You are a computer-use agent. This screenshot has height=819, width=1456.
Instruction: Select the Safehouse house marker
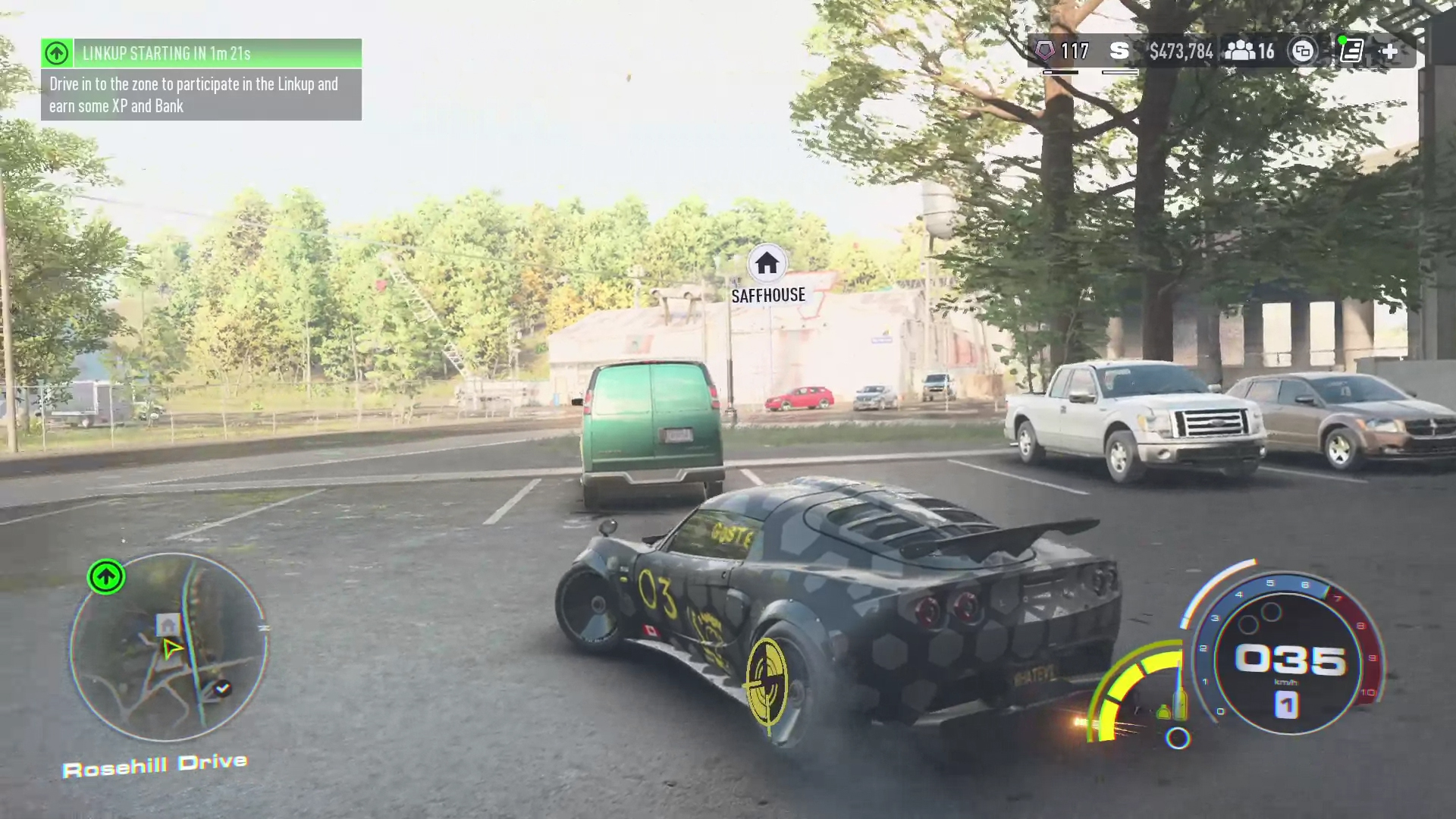click(x=767, y=263)
